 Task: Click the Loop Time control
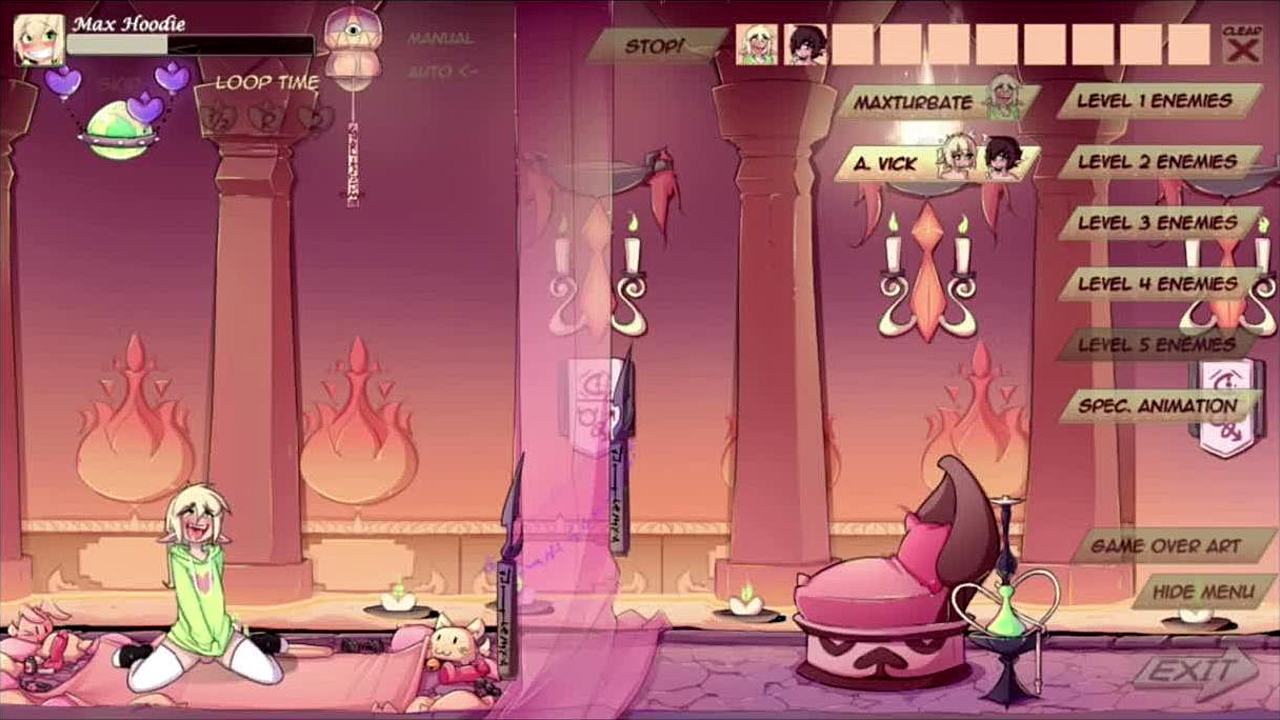tap(267, 83)
